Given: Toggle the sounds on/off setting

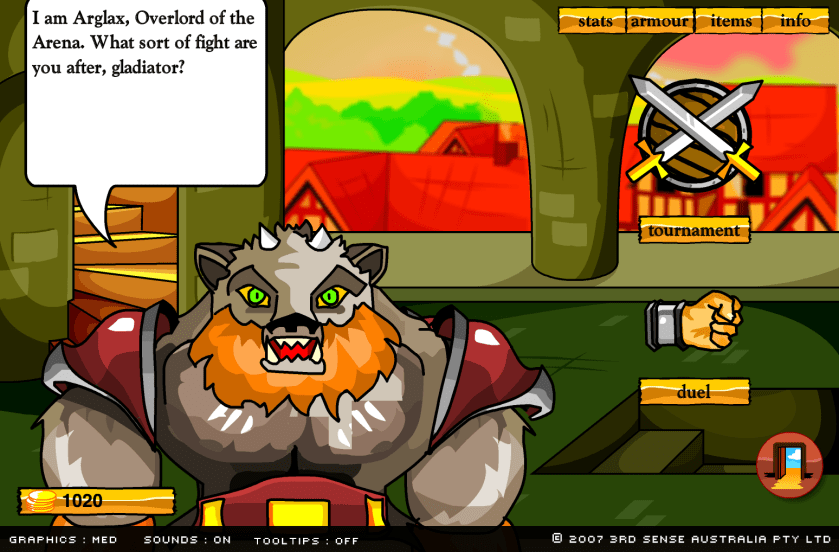Looking at the screenshot, I should [187, 540].
